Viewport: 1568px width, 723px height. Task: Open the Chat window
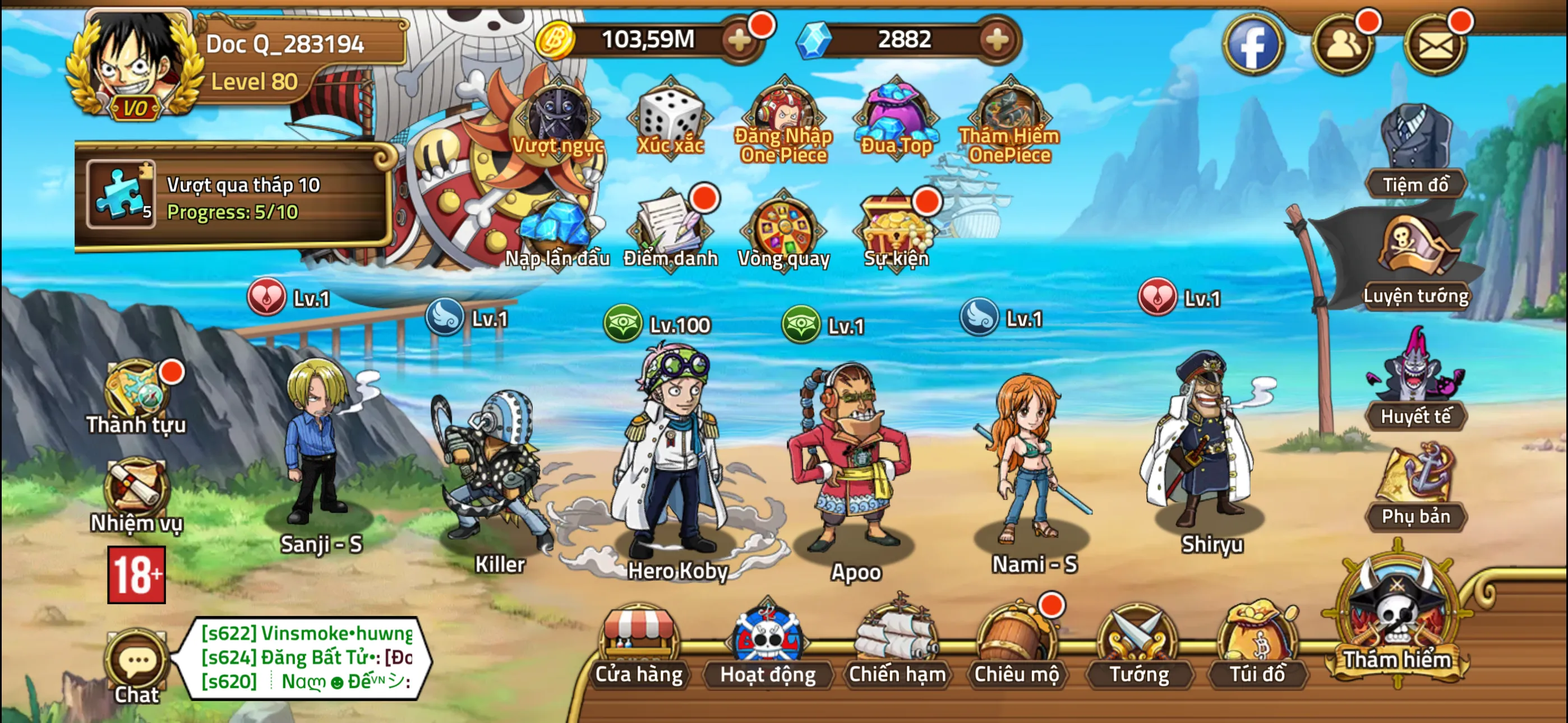[137, 664]
